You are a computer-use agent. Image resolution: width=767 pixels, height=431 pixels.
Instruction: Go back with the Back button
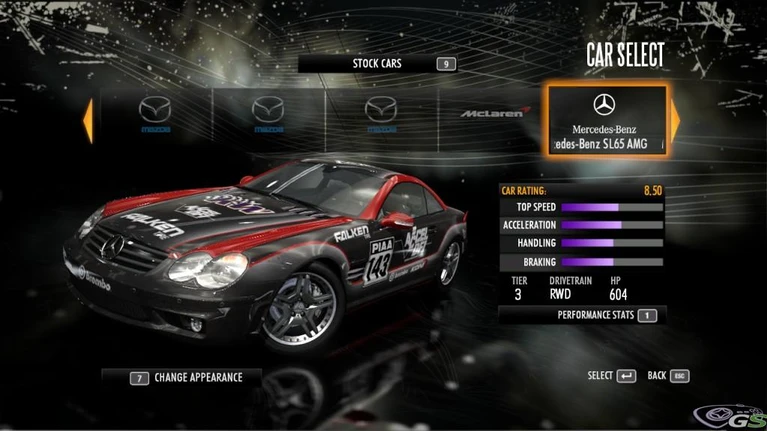[x=668, y=376]
